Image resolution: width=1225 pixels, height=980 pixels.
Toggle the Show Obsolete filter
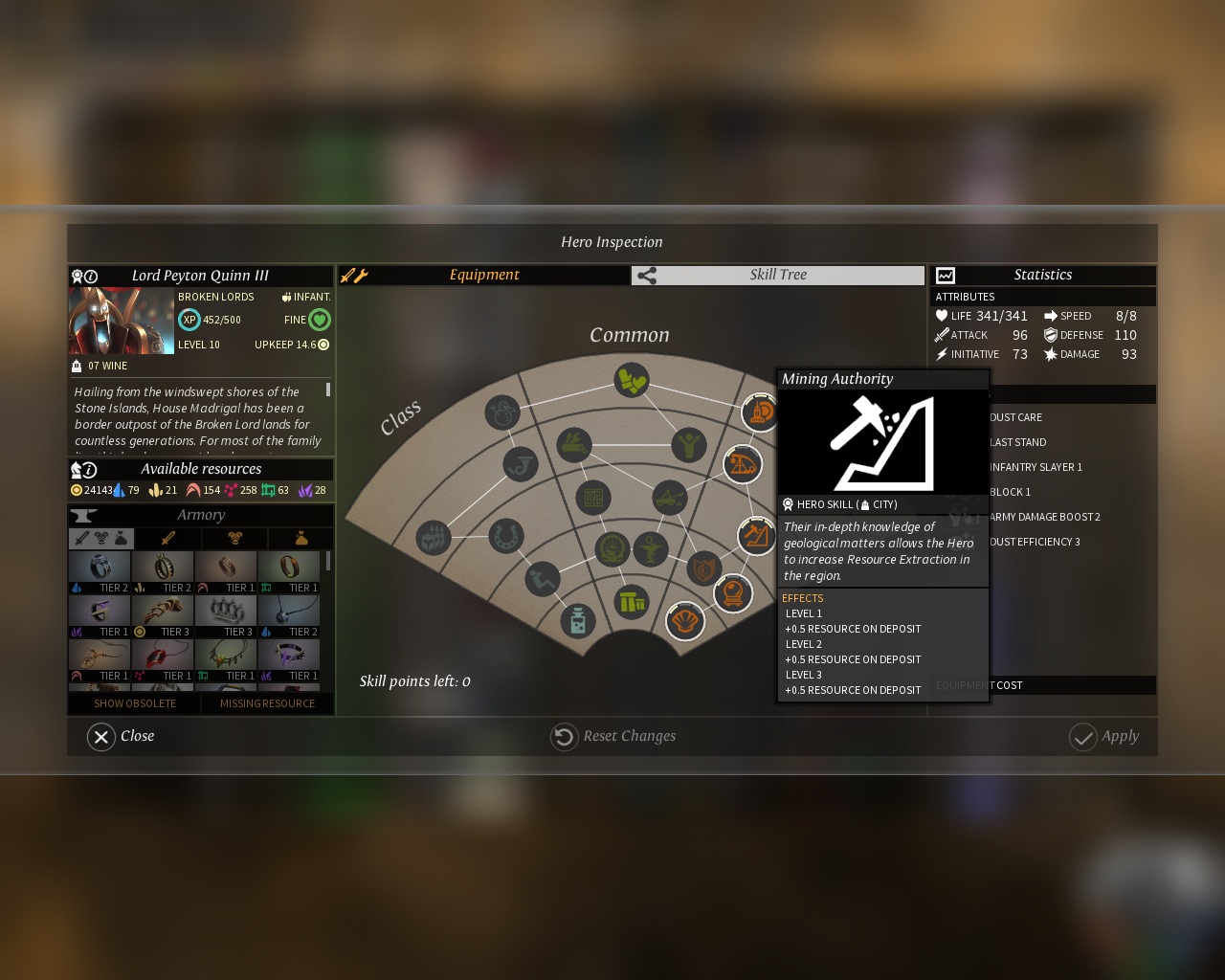pos(135,703)
